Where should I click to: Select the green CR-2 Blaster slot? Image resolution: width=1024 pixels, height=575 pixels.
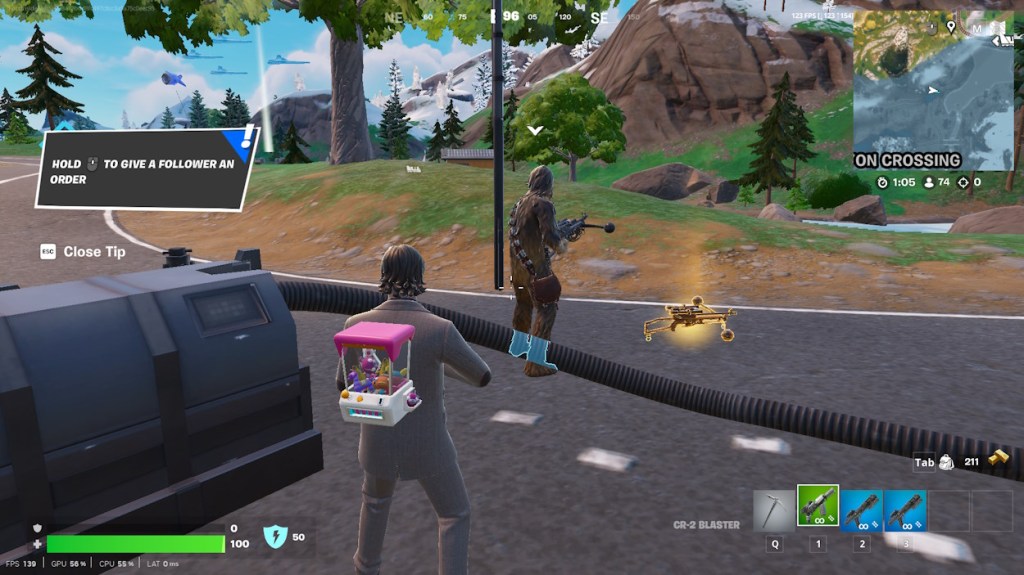(817, 509)
